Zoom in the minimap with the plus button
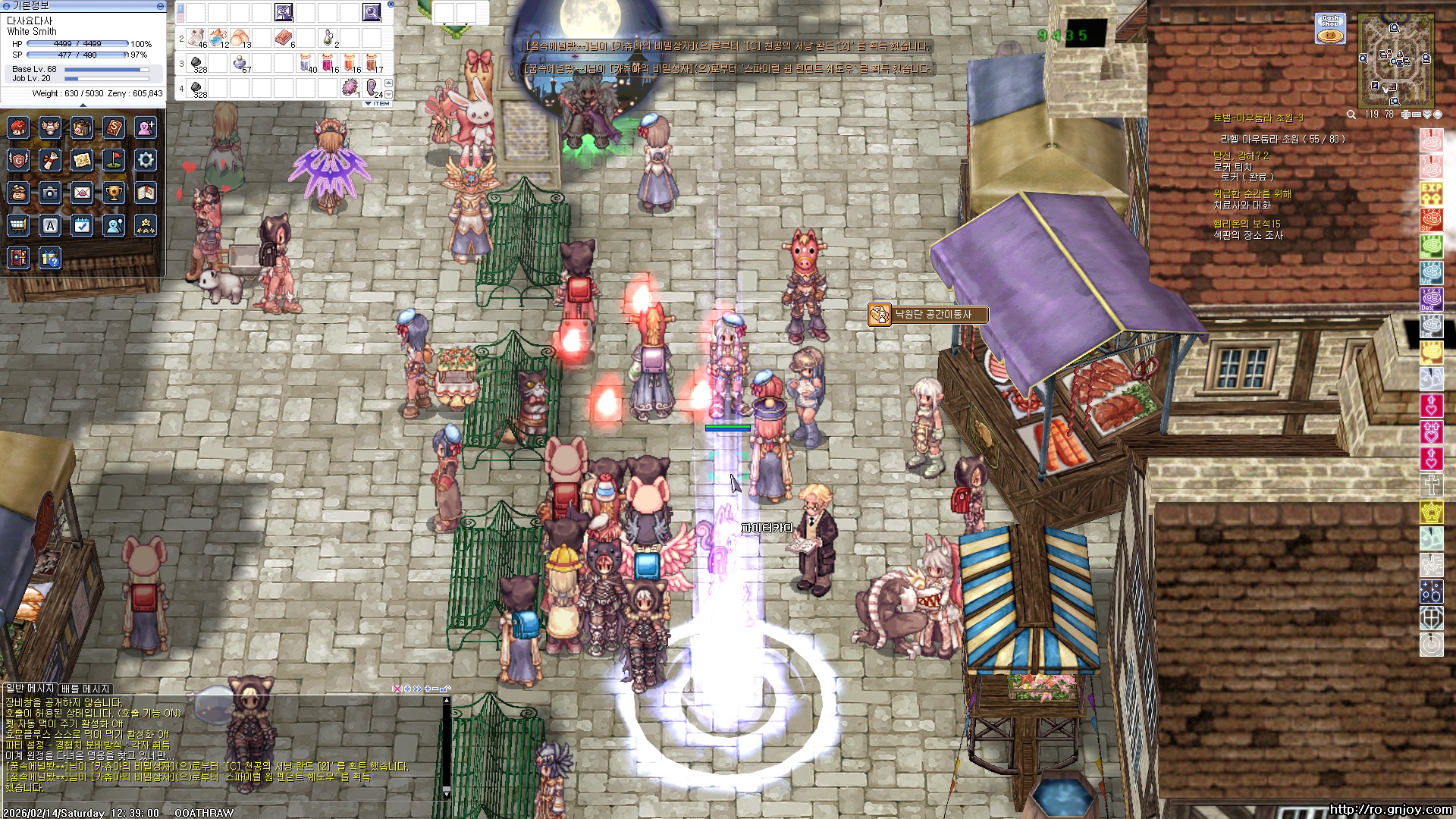 tap(1405, 115)
